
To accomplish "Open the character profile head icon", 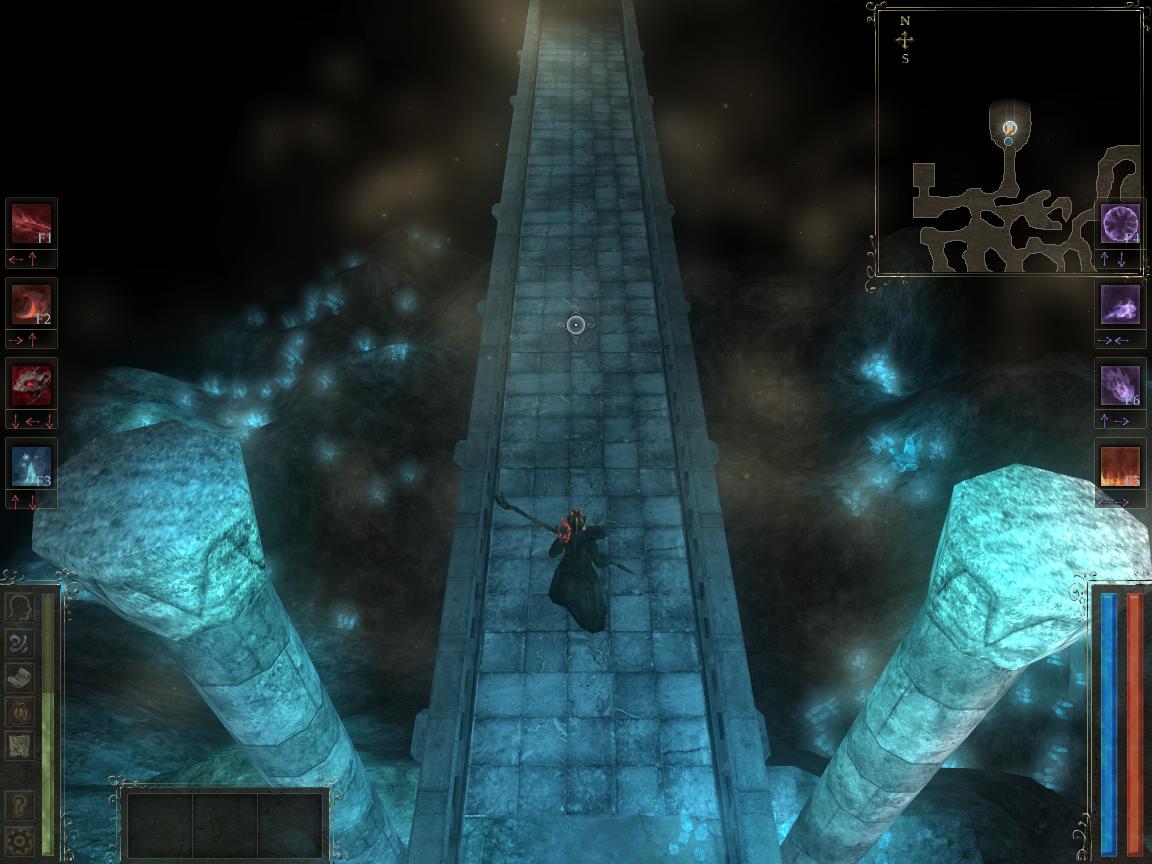I will point(19,608).
